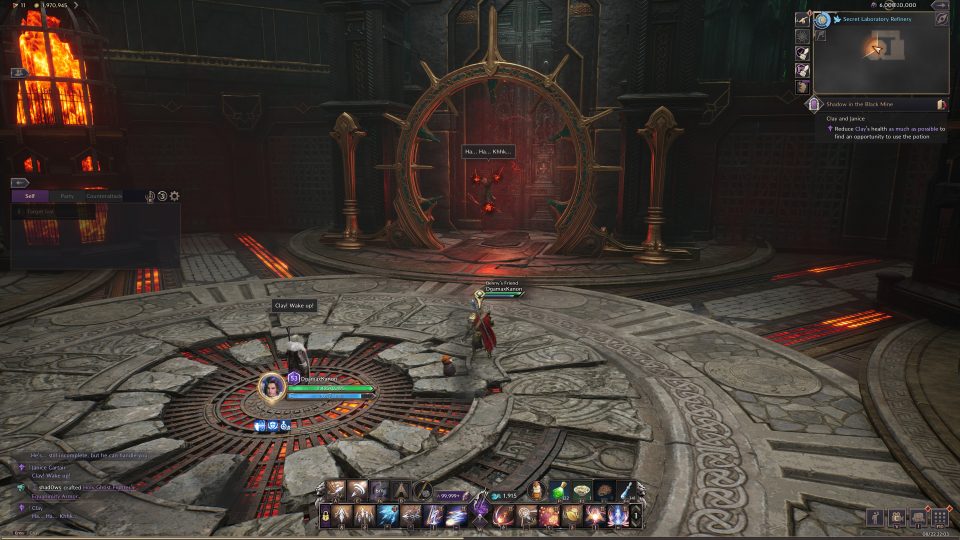
Task: Switch to the Party tab
Action: [66, 196]
